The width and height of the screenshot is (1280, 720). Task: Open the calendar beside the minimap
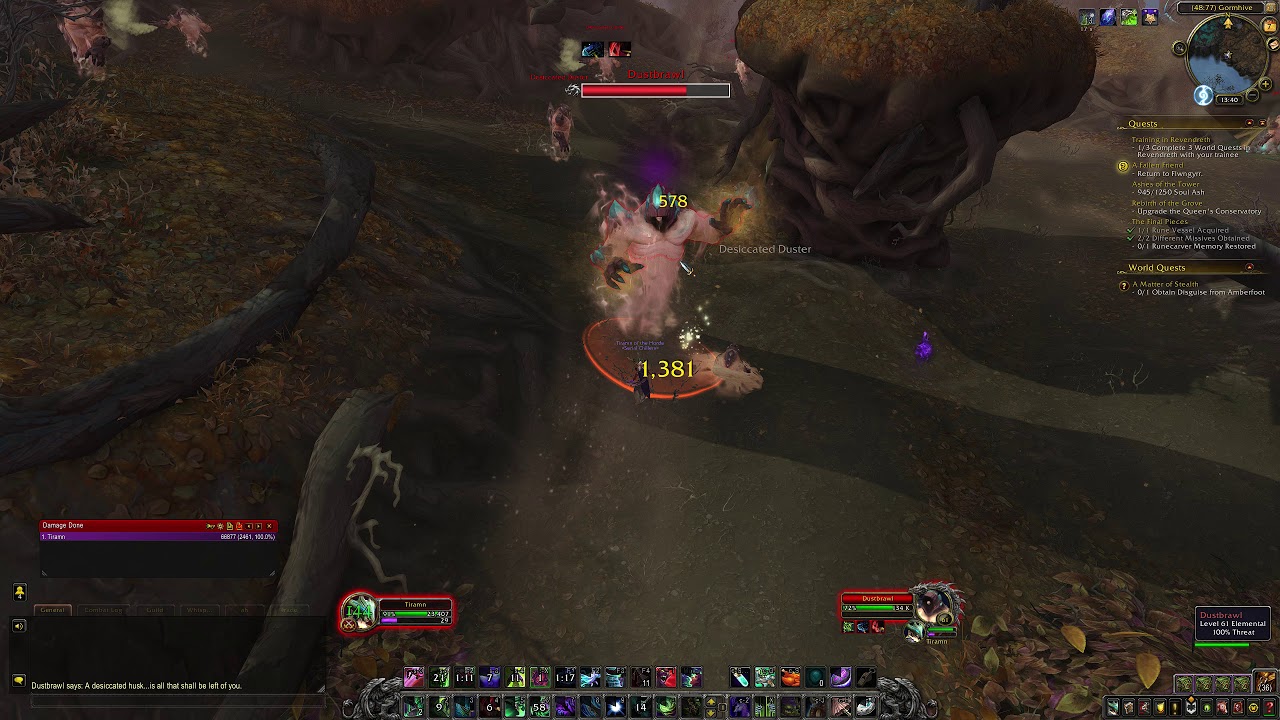(x=1269, y=25)
